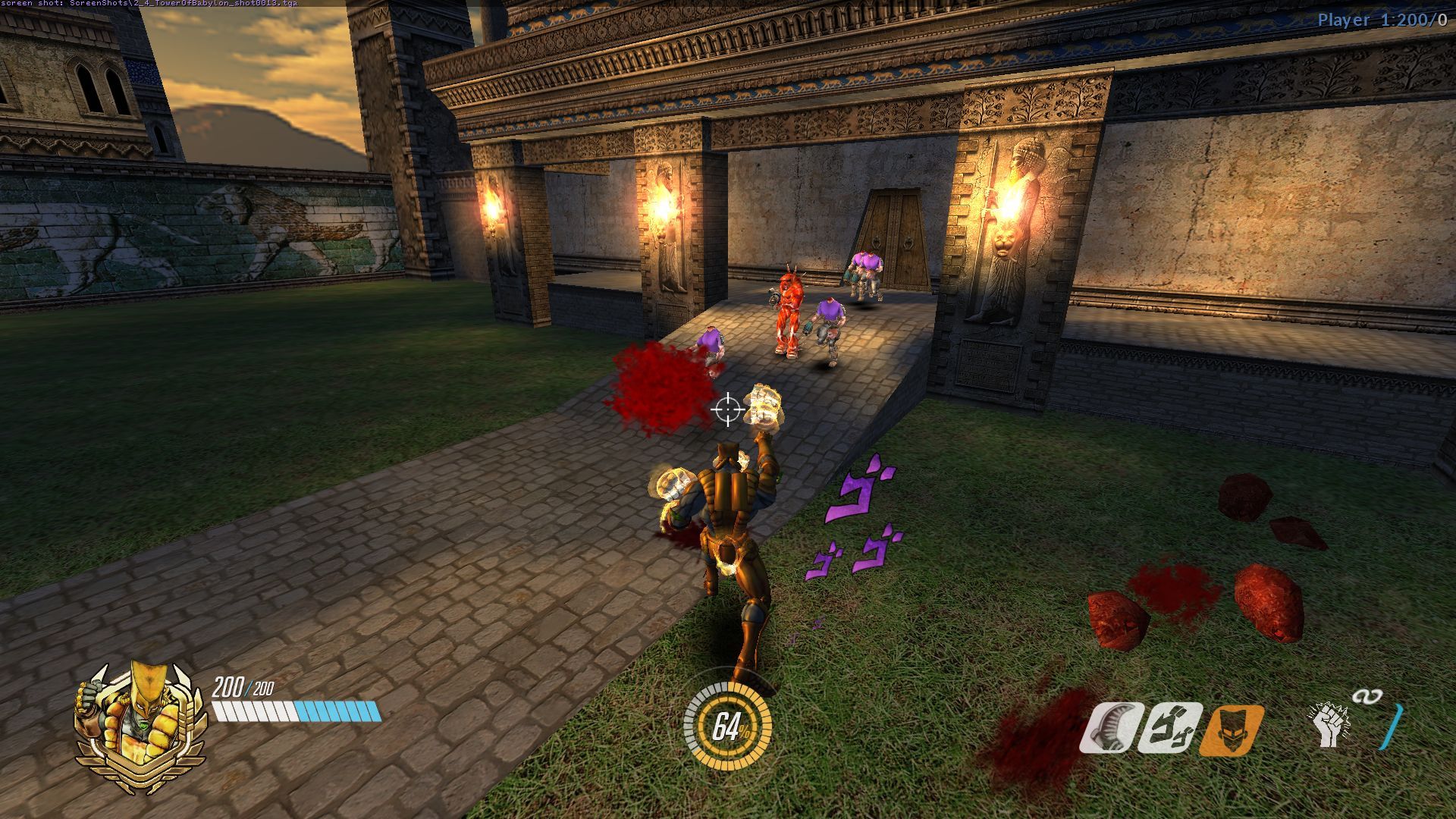
Task: Expand the health bar display
Action: point(296,711)
